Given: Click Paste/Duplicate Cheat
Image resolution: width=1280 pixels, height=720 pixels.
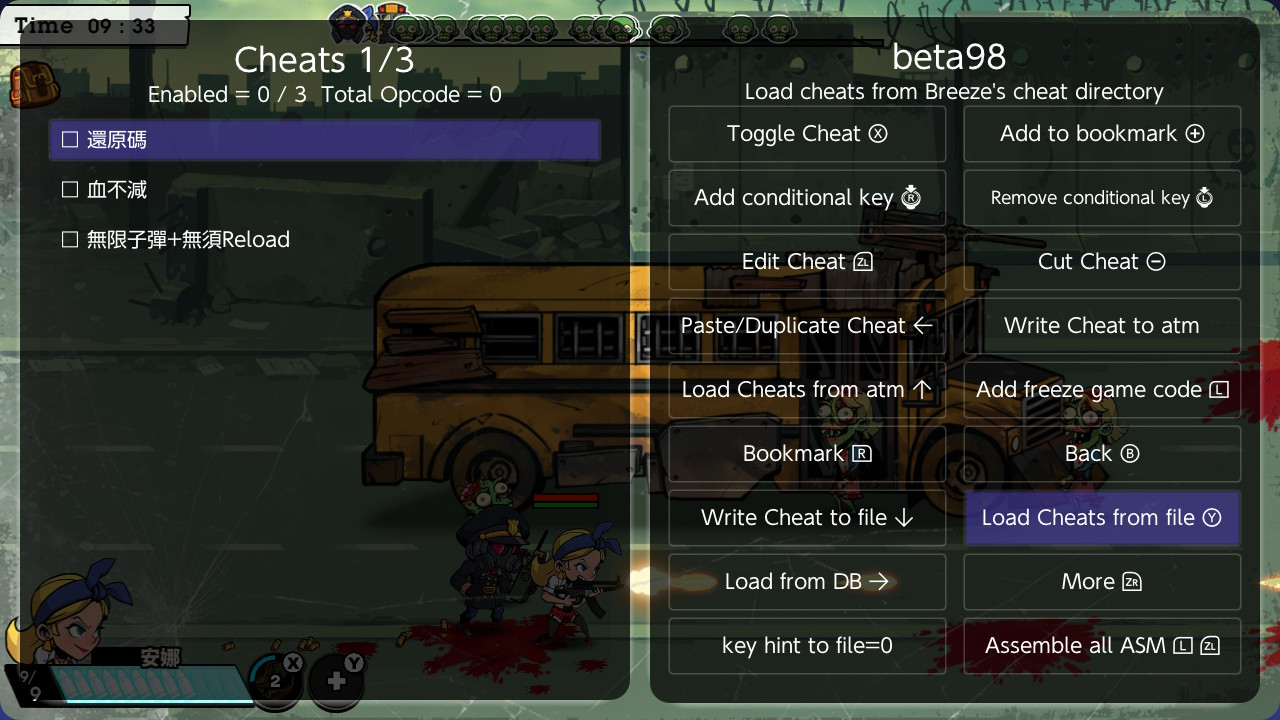Looking at the screenshot, I should (807, 326).
